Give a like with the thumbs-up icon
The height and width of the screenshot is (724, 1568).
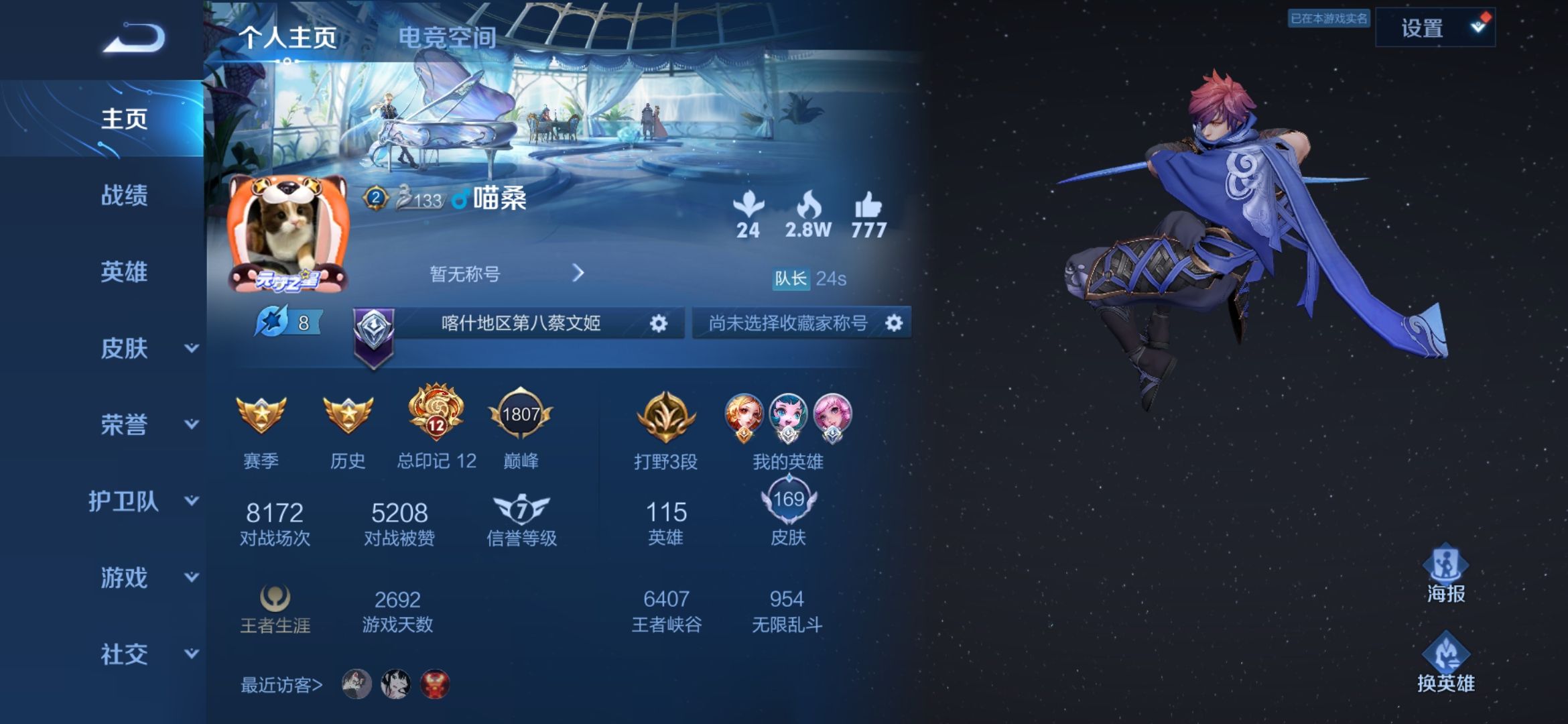[868, 206]
